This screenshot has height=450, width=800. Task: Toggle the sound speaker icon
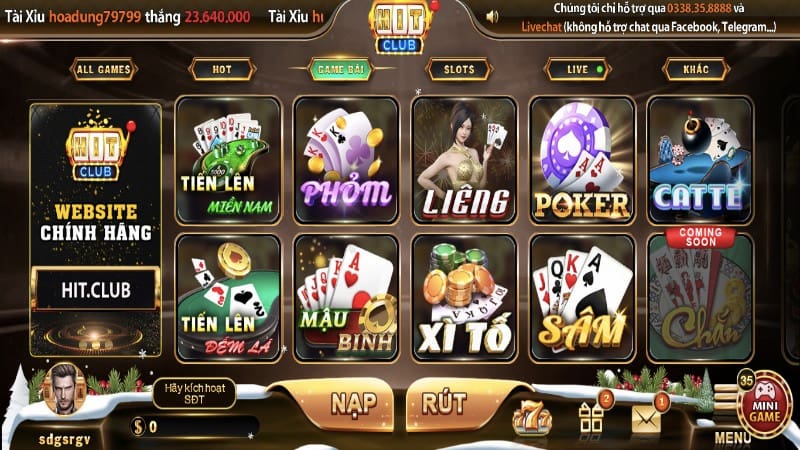pos(492,17)
